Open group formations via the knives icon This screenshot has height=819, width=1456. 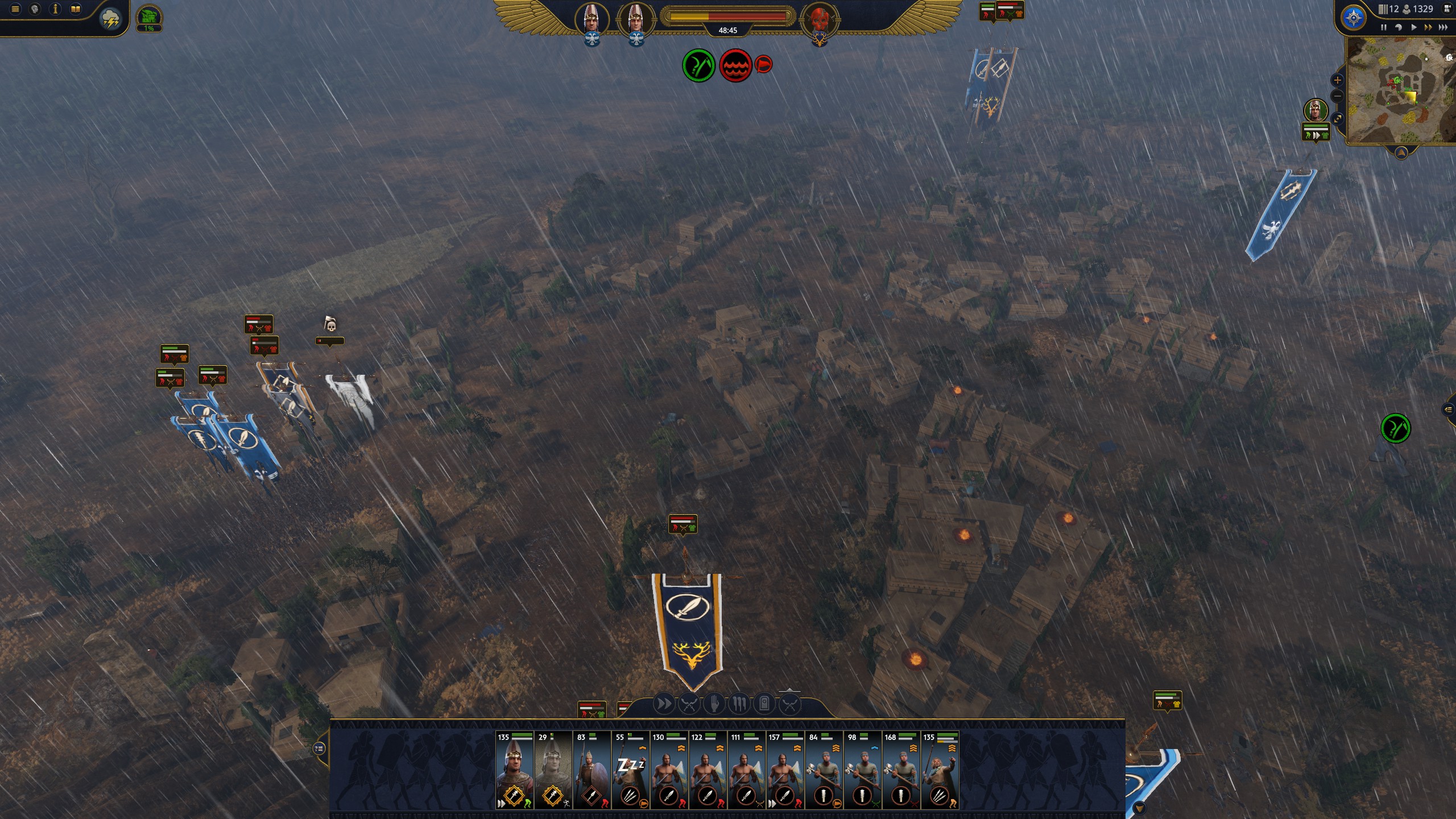click(739, 704)
